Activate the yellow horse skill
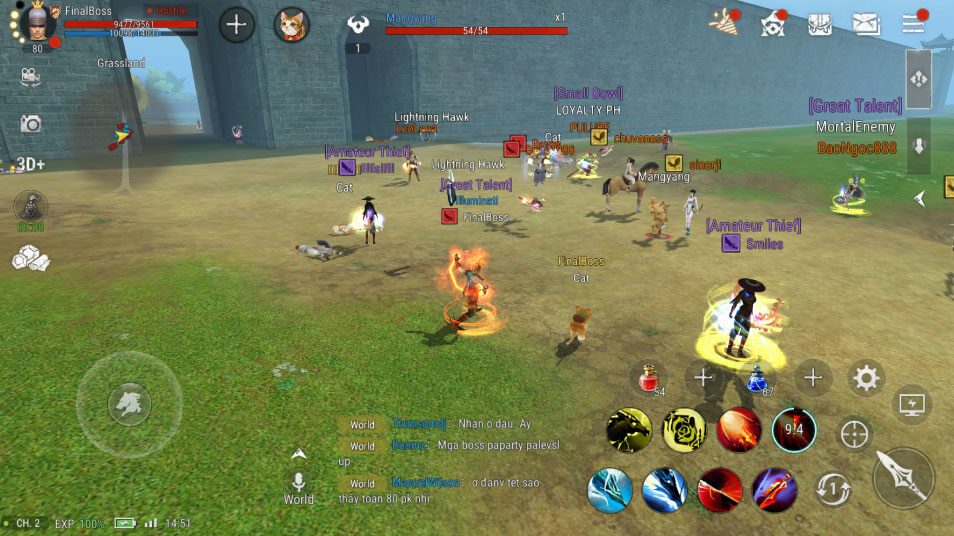The image size is (954, 536). pyautogui.click(x=629, y=430)
